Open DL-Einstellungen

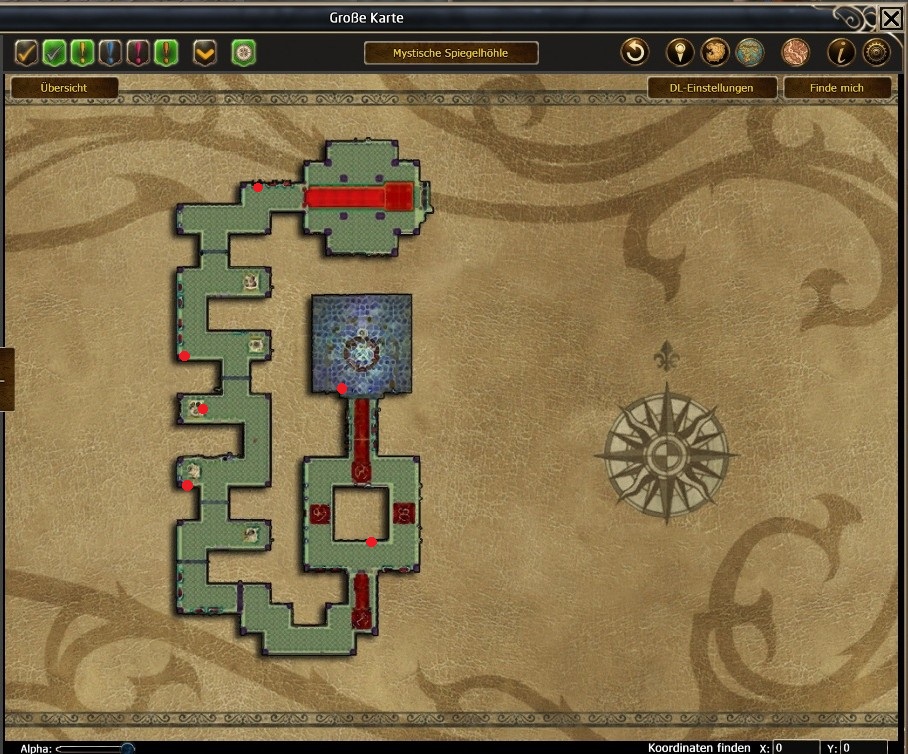[711, 88]
